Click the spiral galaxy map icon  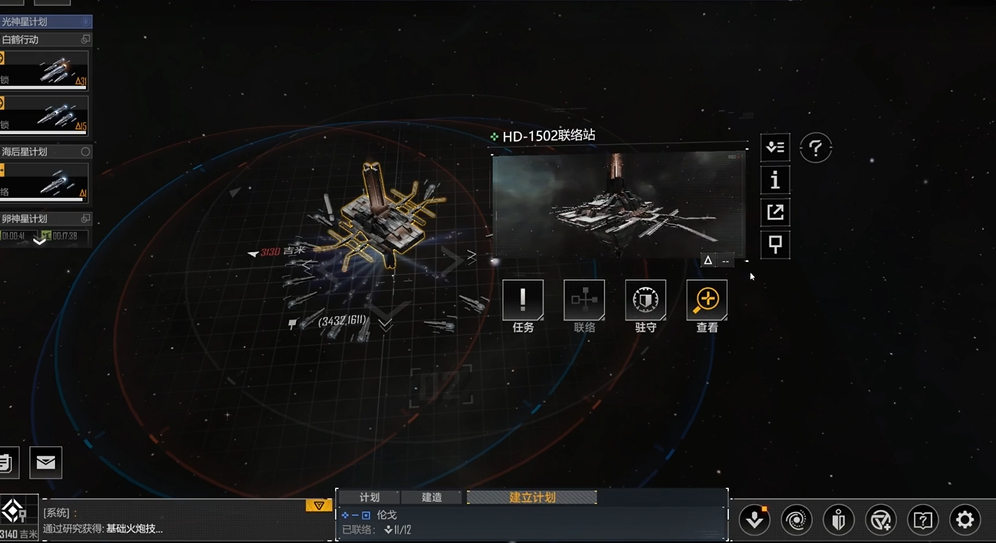(x=797, y=519)
